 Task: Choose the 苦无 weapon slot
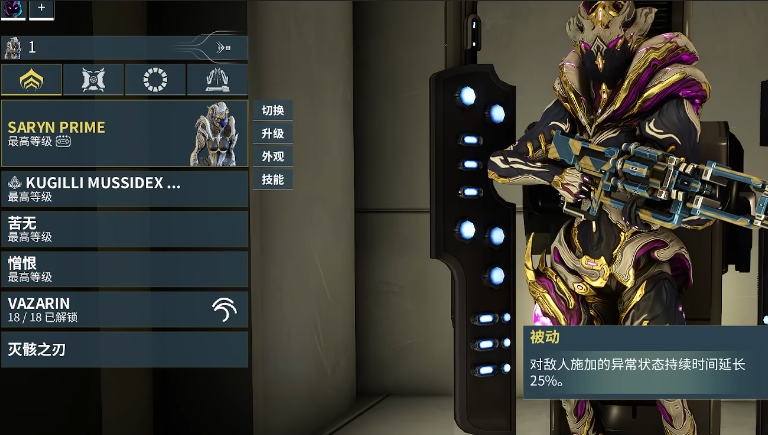(x=124, y=229)
